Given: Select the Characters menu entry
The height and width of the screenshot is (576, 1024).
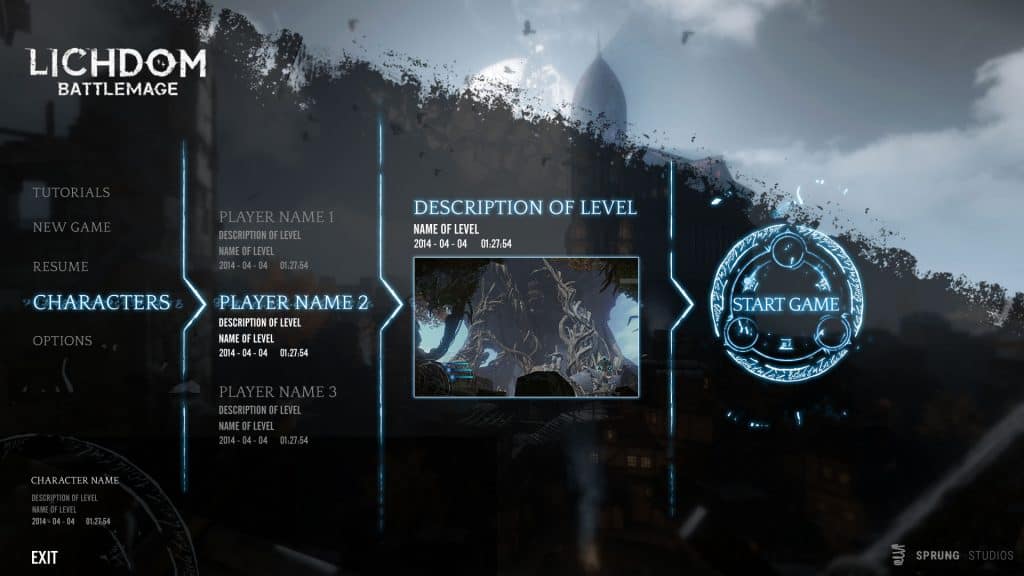Looking at the screenshot, I should pyautogui.click(x=101, y=302).
